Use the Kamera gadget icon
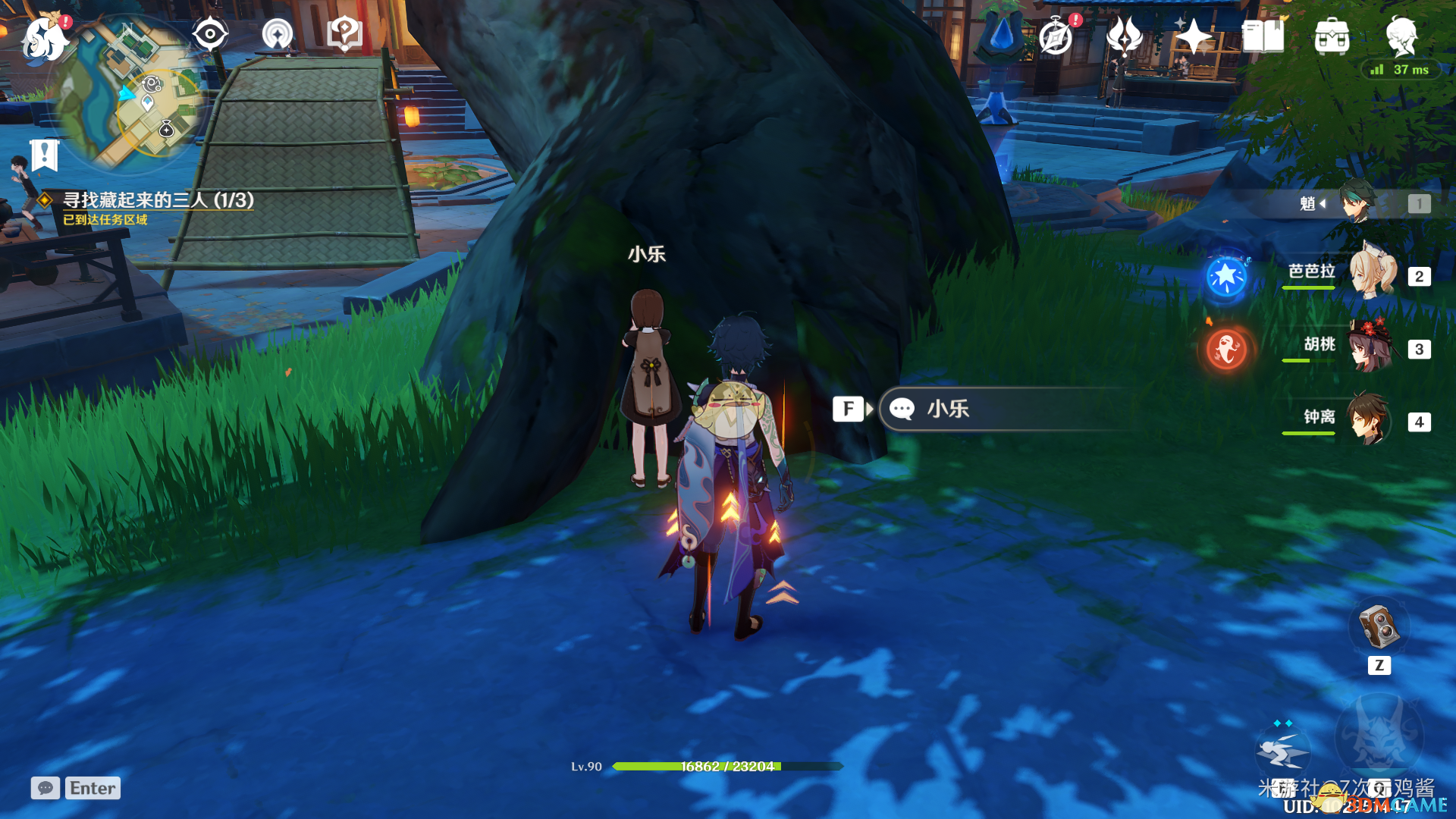 coord(1379,626)
